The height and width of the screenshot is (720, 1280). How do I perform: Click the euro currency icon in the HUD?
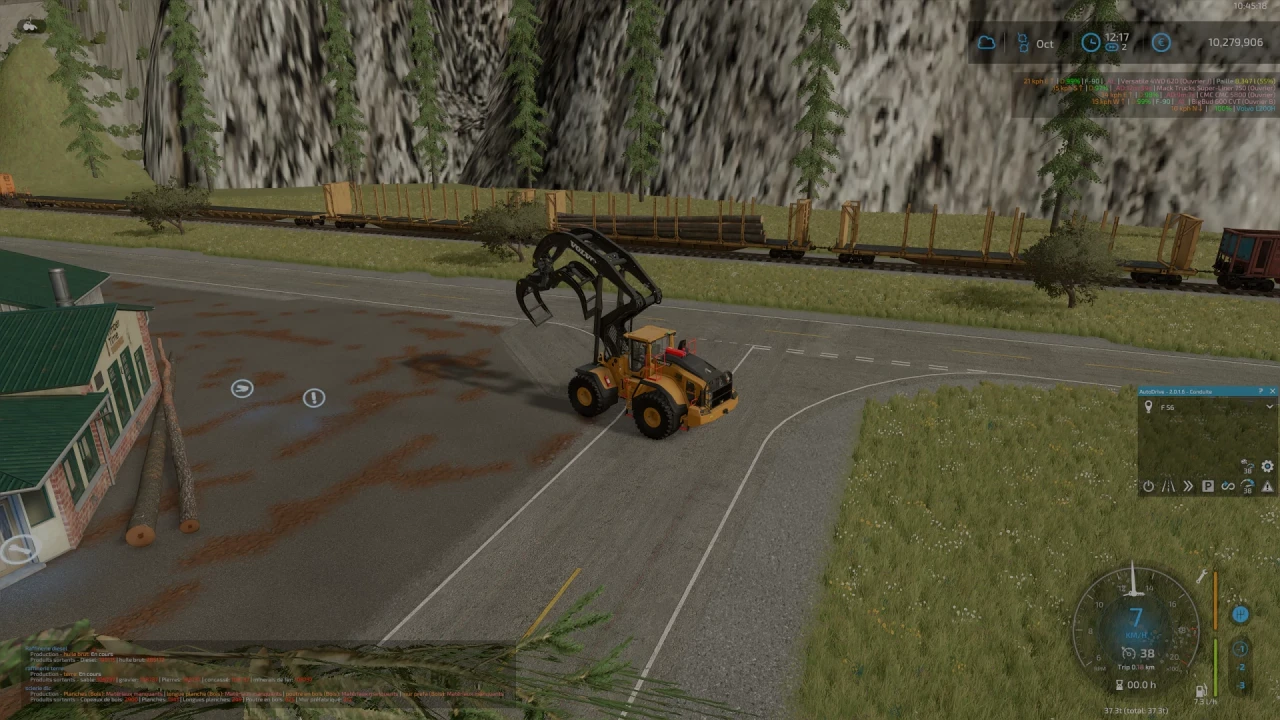(1160, 43)
